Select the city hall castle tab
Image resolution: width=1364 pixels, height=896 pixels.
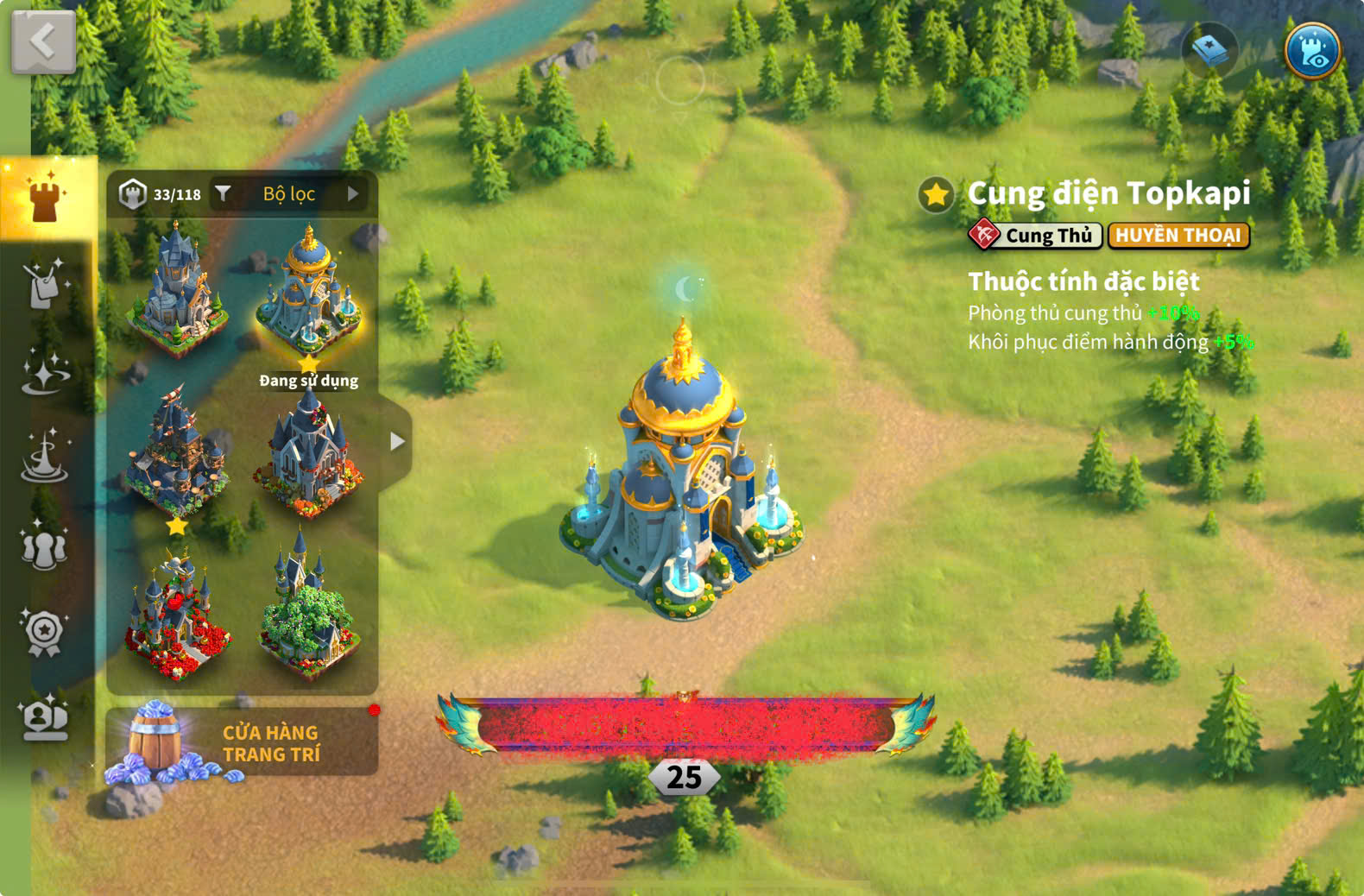pyautogui.click(x=45, y=197)
